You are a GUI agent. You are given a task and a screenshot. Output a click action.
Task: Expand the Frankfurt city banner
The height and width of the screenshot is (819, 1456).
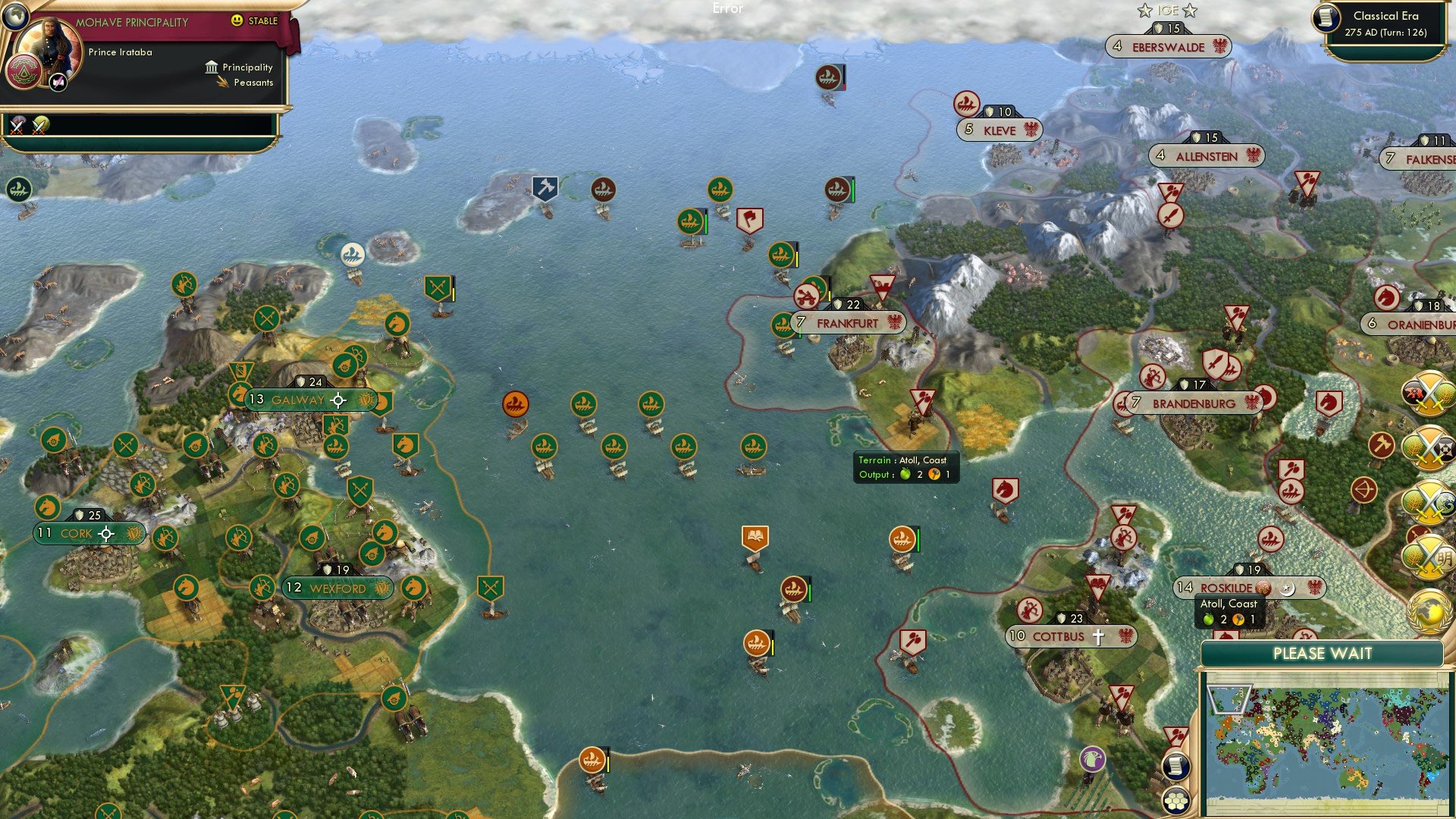coord(848,322)
